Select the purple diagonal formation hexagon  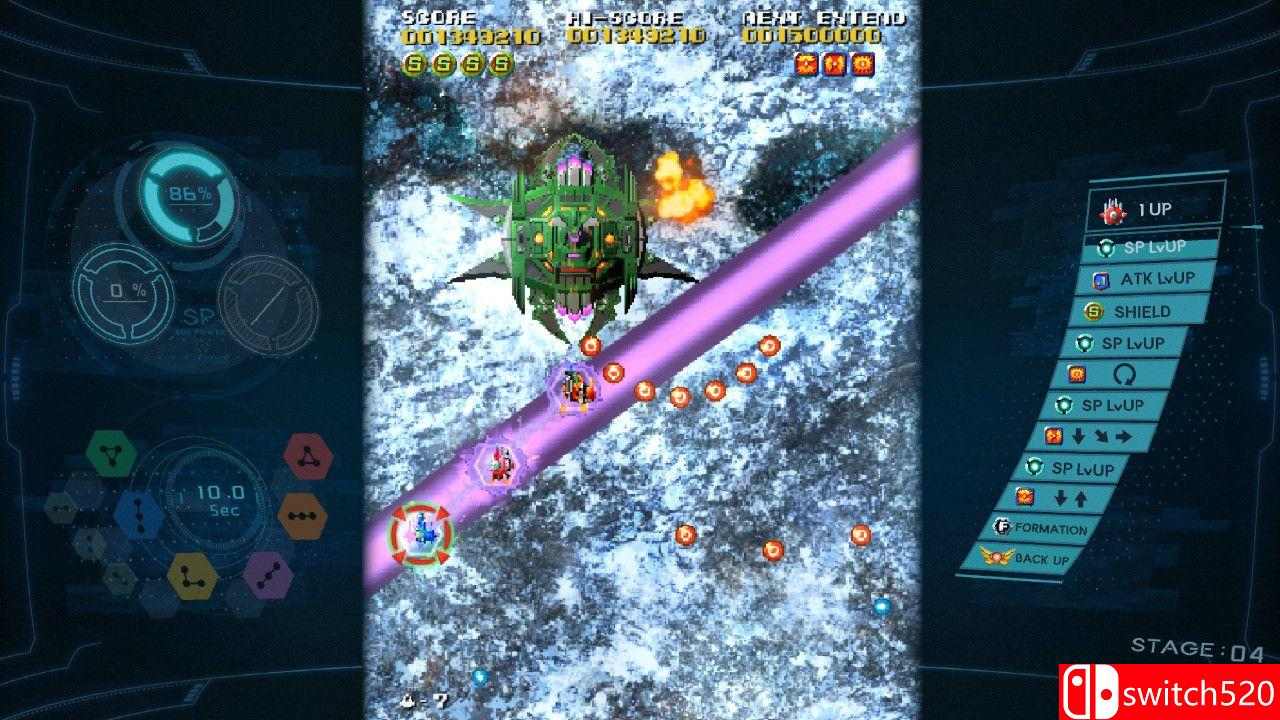point(270,576)
